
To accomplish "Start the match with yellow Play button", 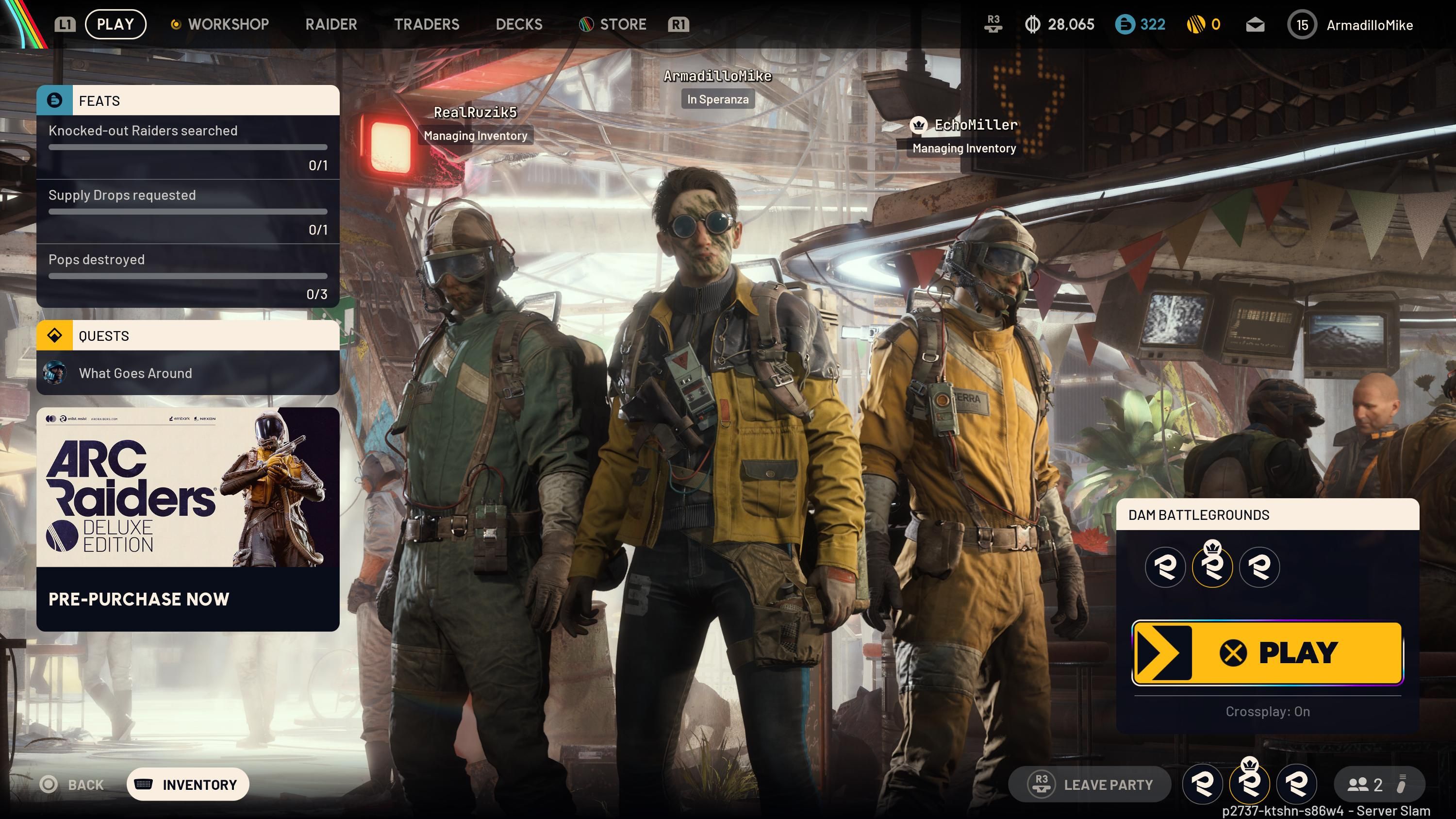I will [x=1267, y=653].
